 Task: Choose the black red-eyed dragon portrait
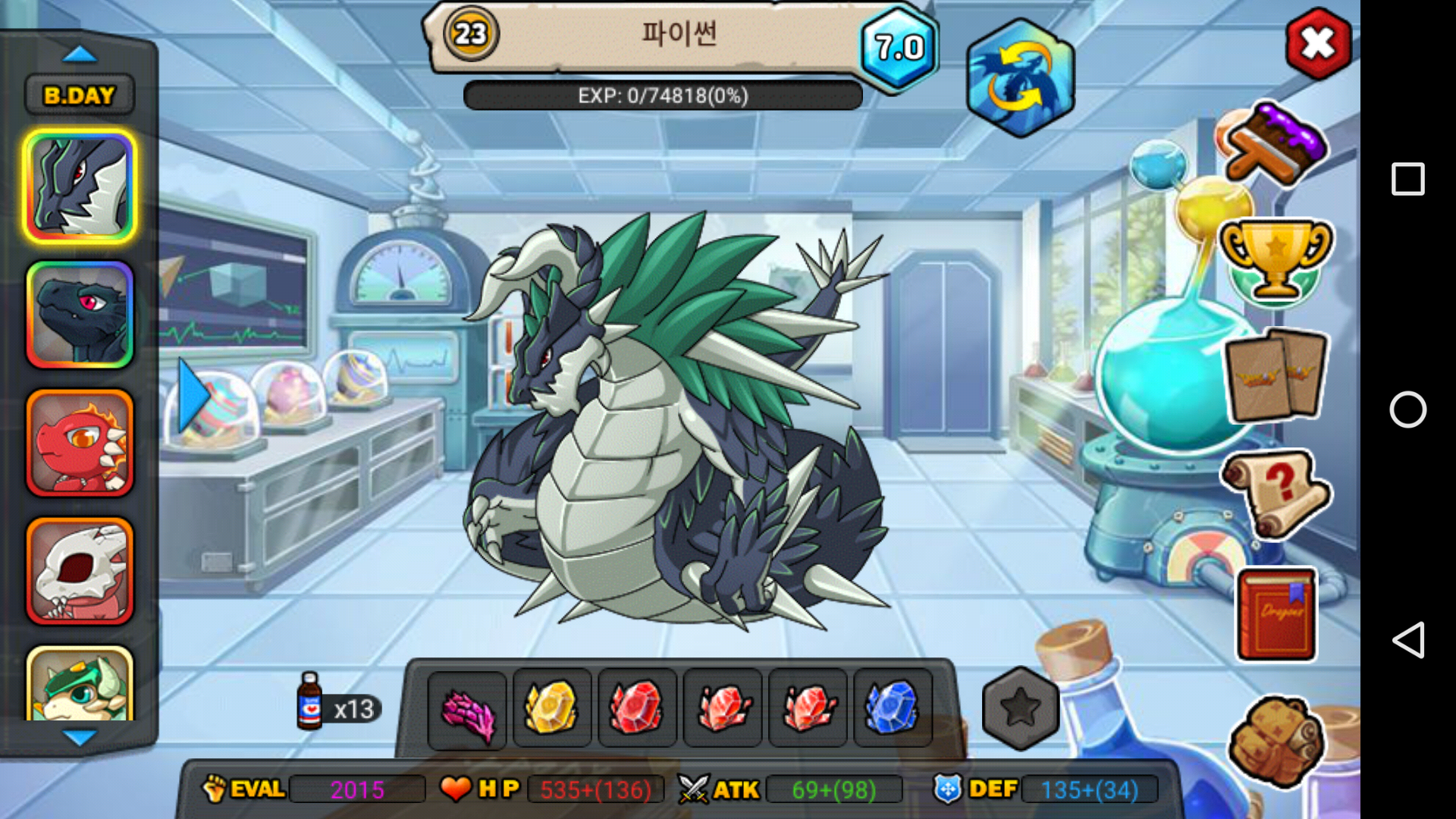[80, 315]
